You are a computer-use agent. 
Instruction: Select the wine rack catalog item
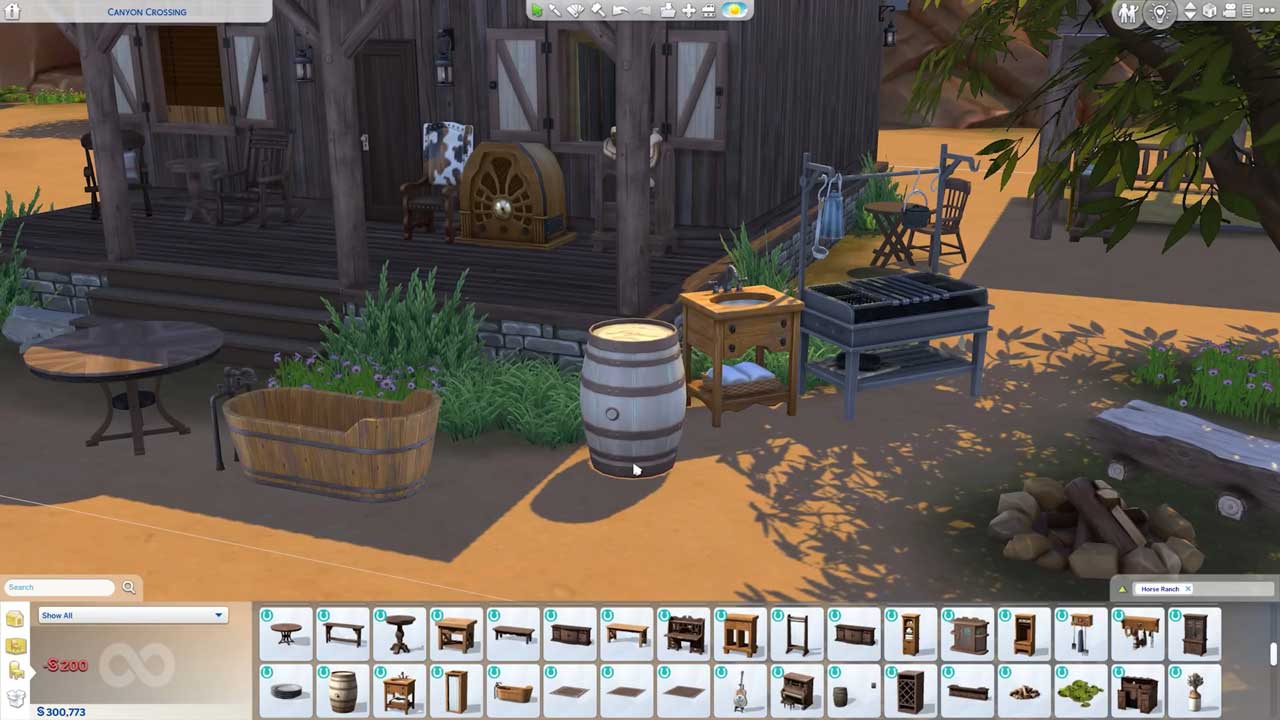coord(910,691)
